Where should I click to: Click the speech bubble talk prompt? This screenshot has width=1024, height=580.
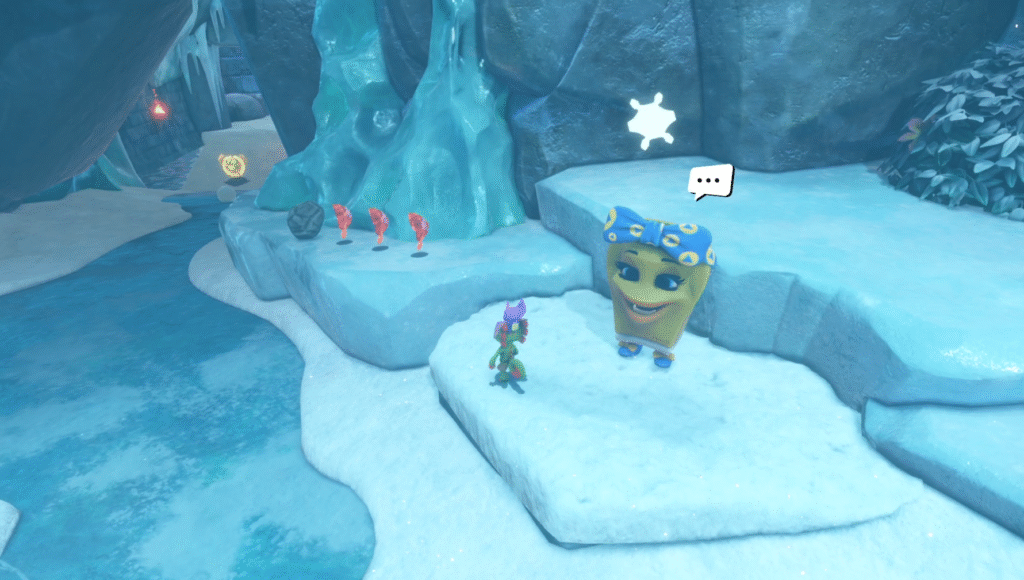[711, 181]
